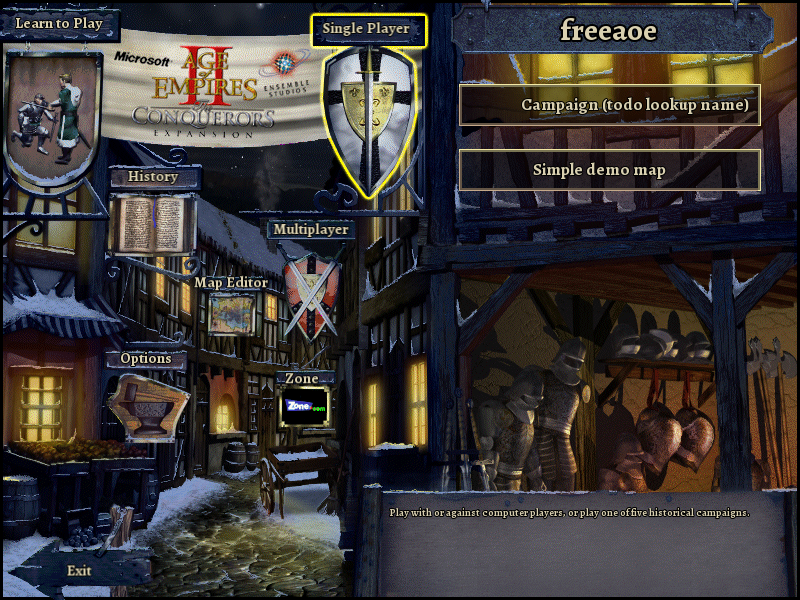Open the Map Editor
The width and height of the screenshot is (800, 600).
231,283
